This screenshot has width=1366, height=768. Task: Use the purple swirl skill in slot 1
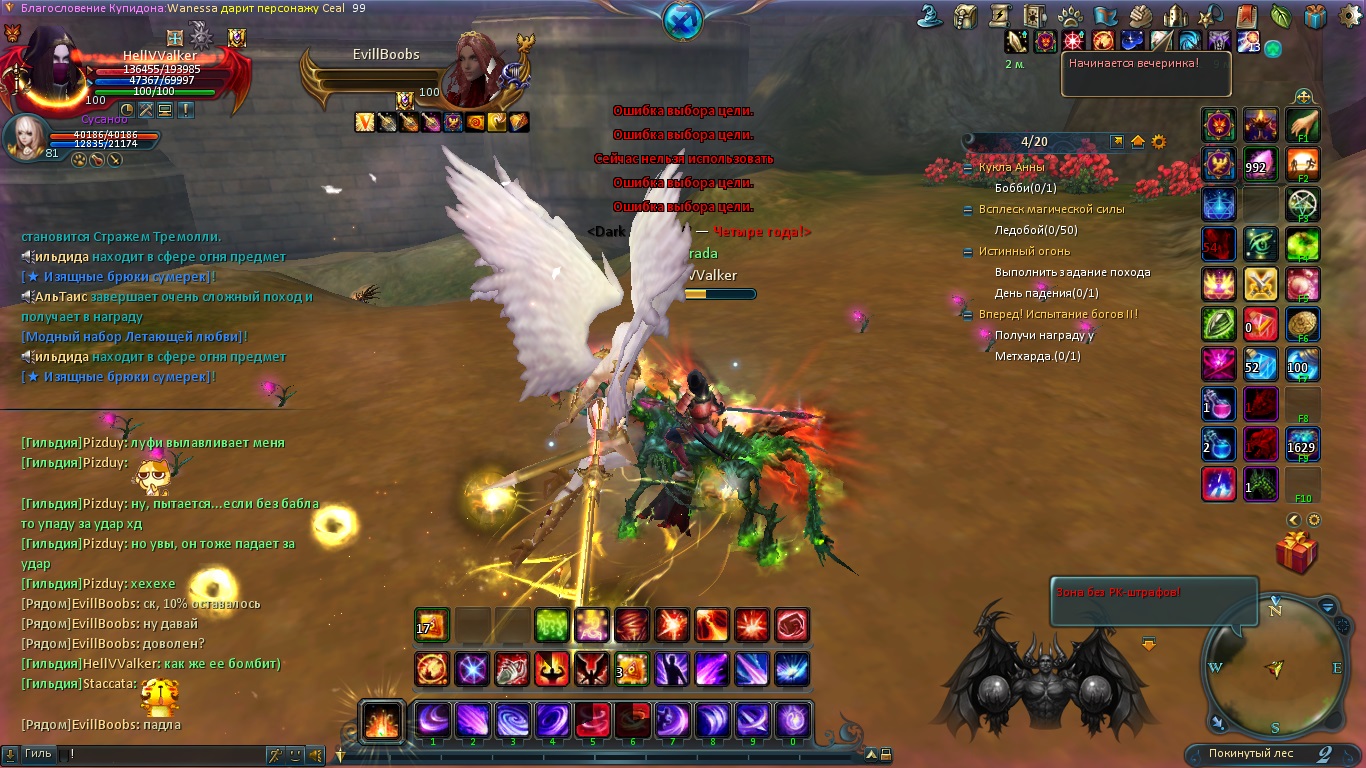click(x=433, y=720)
